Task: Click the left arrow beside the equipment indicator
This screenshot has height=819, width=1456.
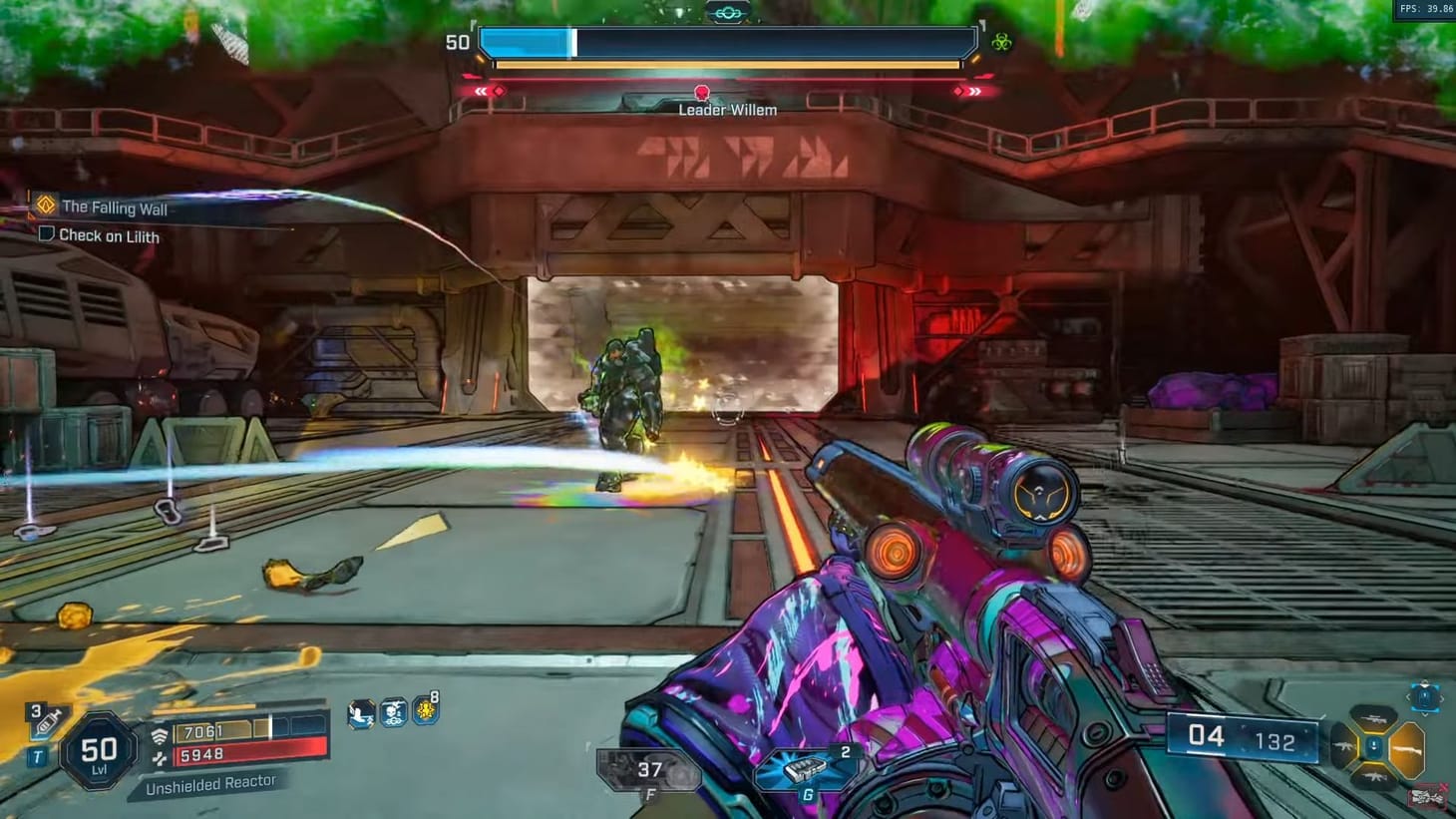Action: point(1408,696)
